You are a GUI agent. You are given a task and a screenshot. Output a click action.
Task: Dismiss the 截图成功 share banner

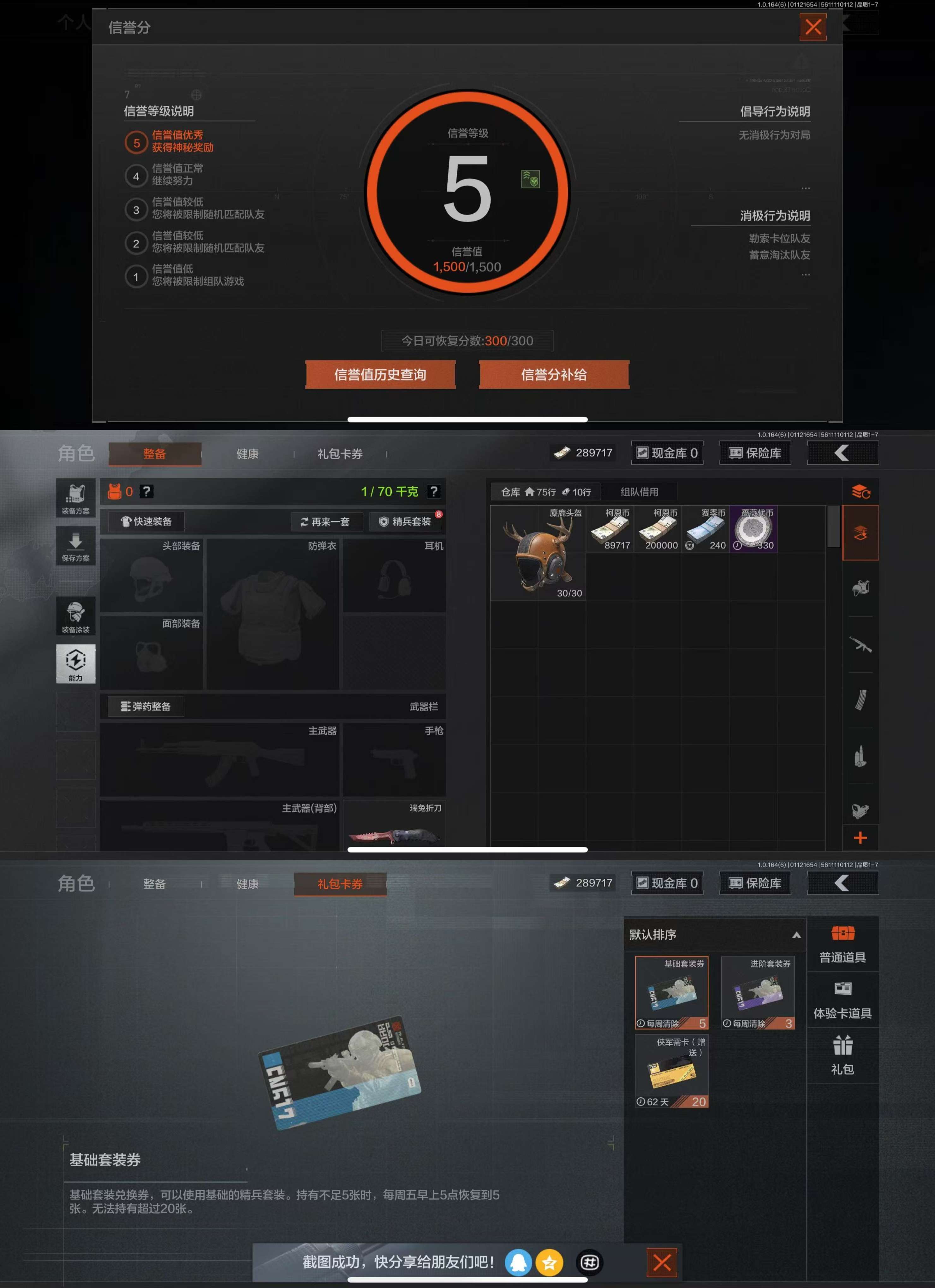tap(662, 1262)
